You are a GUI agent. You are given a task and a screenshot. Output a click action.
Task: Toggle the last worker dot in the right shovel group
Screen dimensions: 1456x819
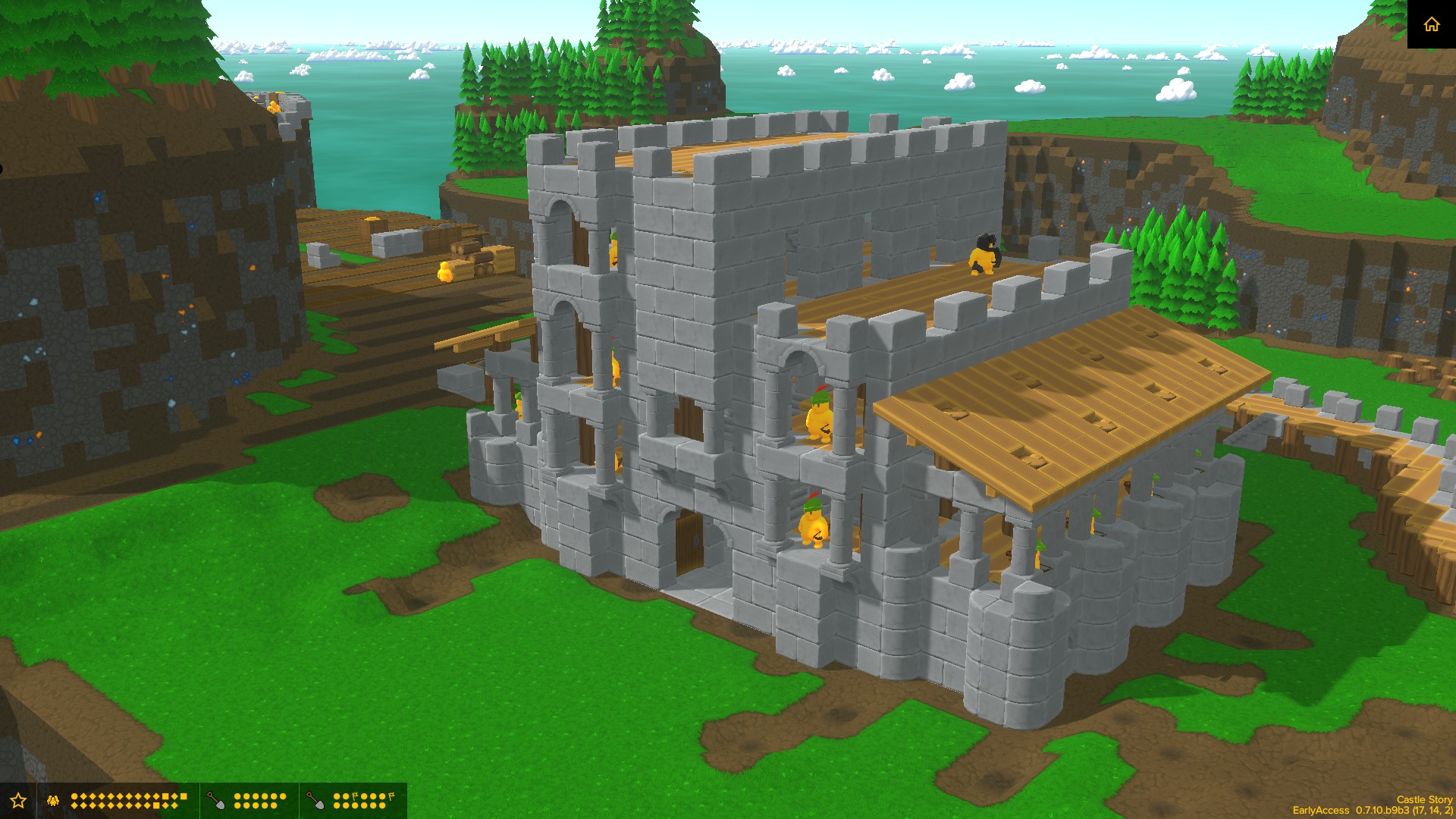[384, 805]
